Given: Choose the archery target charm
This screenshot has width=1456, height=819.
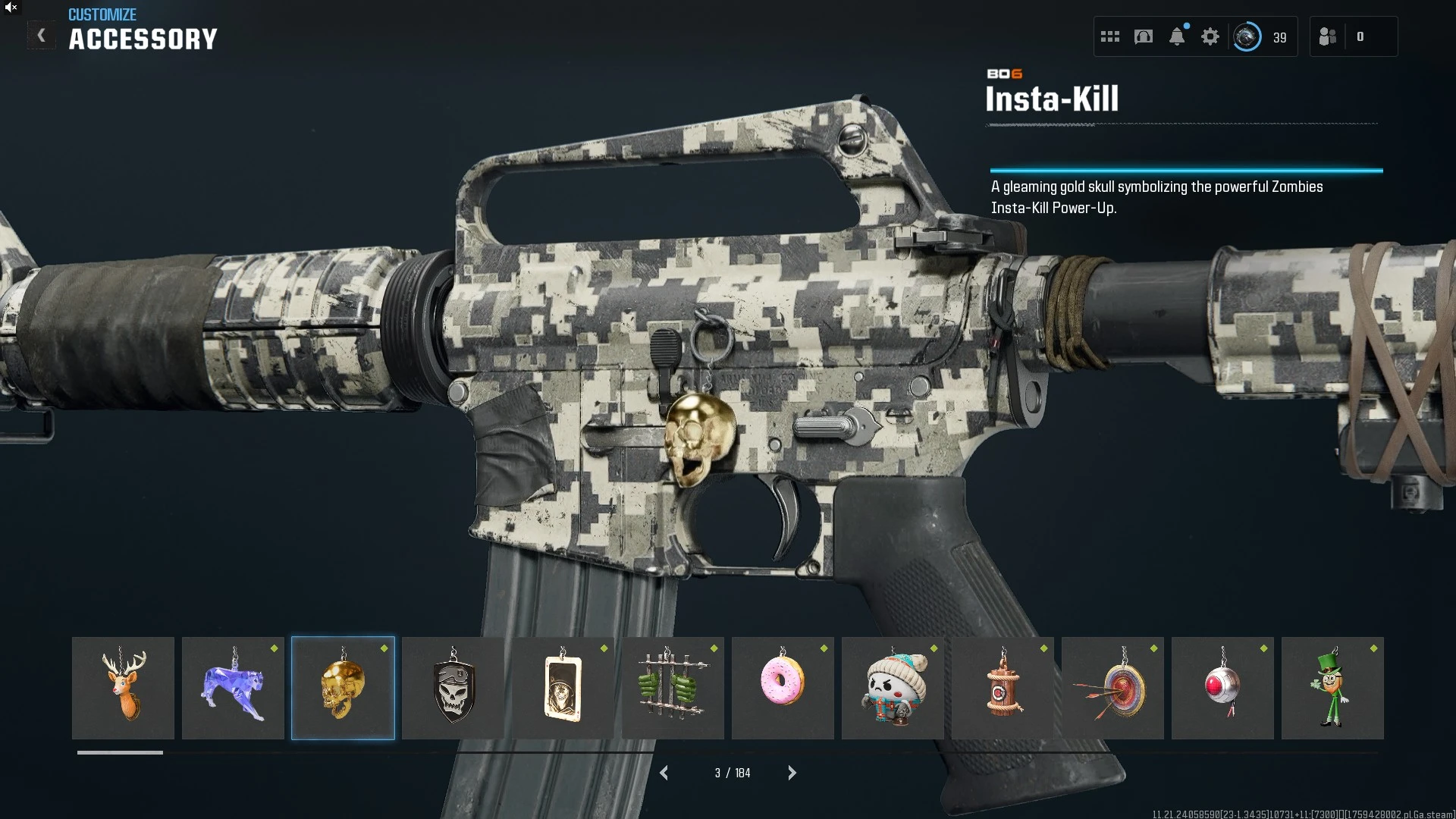Looking at the screenshot, I should coord(1112,688).
